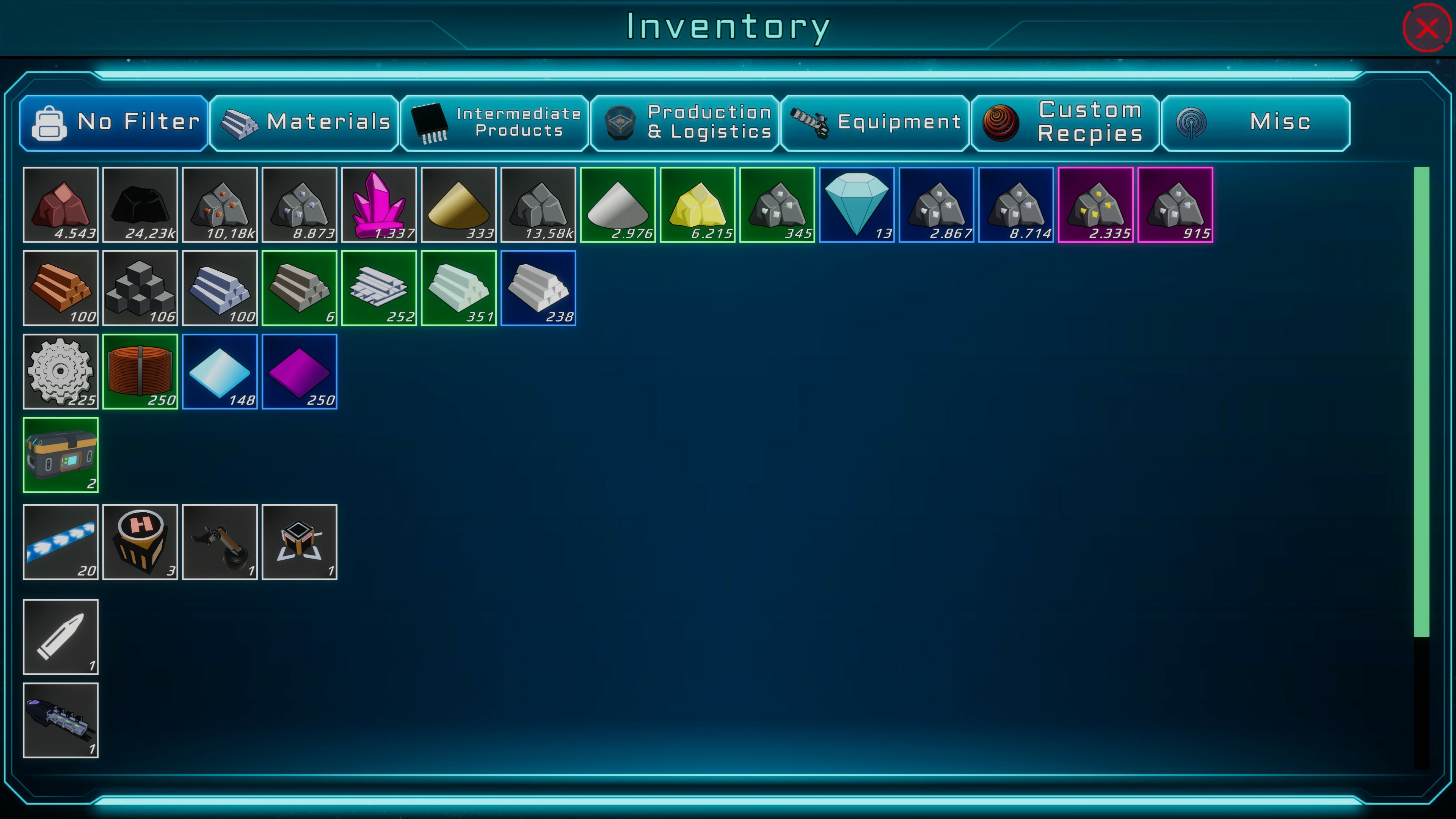1456x819 pixels.
Task: Select the bullet ammunition item
Action: pyautogui.click(x=61, y=637)
